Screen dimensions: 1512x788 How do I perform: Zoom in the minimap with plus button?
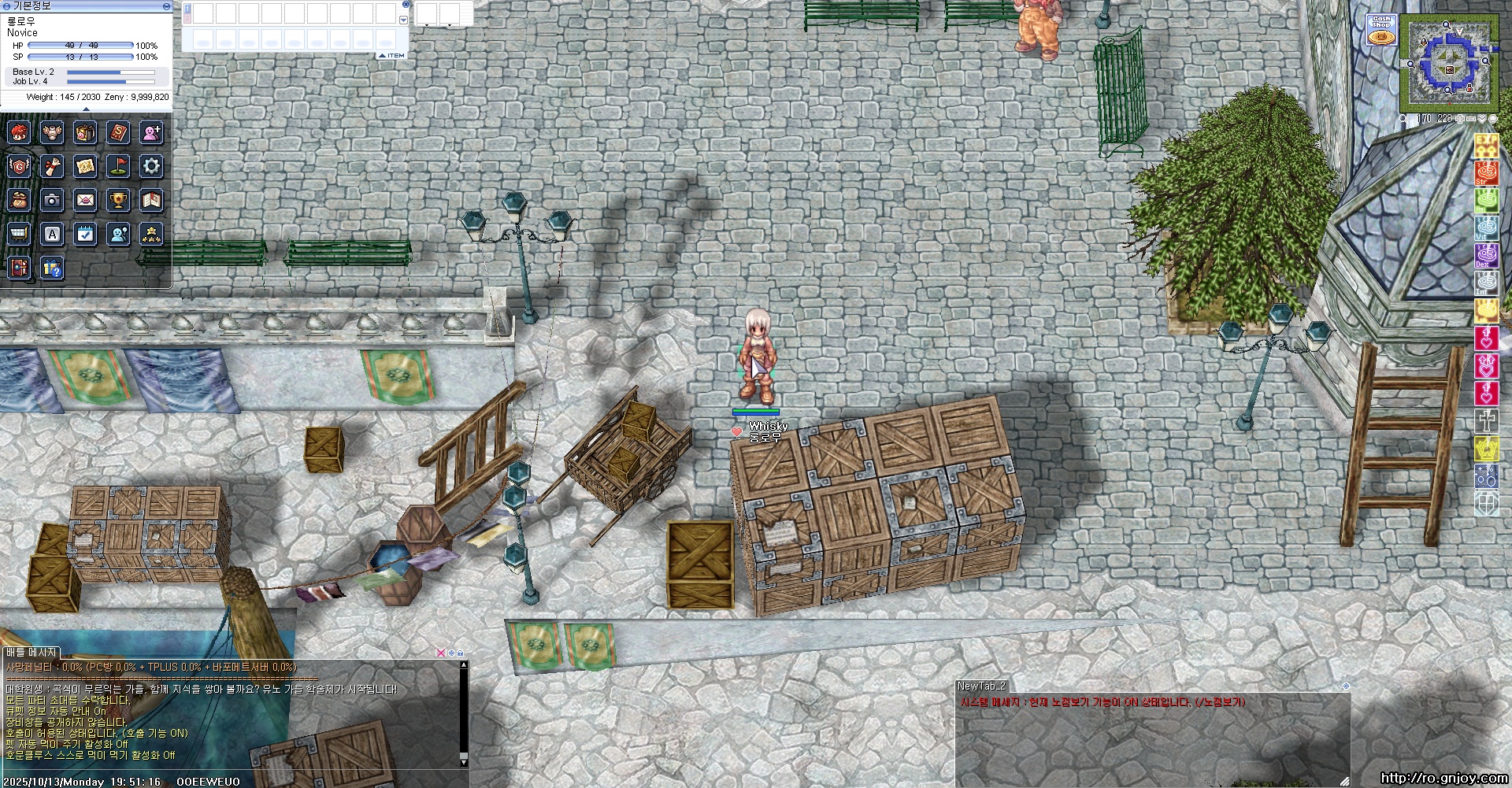click(x=1459, y=119)
